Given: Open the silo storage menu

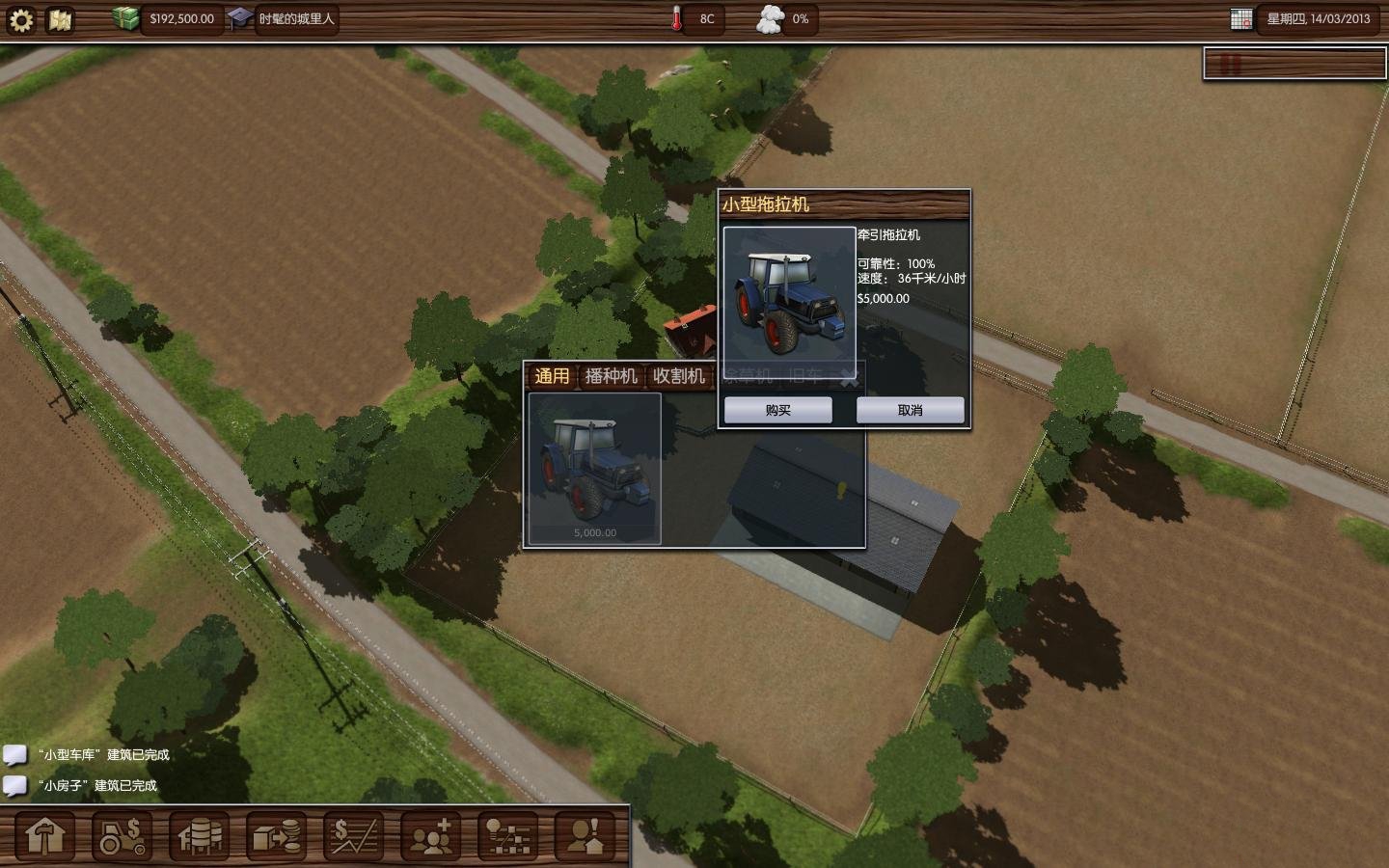Looking at the screenshot, I should 200,836.
